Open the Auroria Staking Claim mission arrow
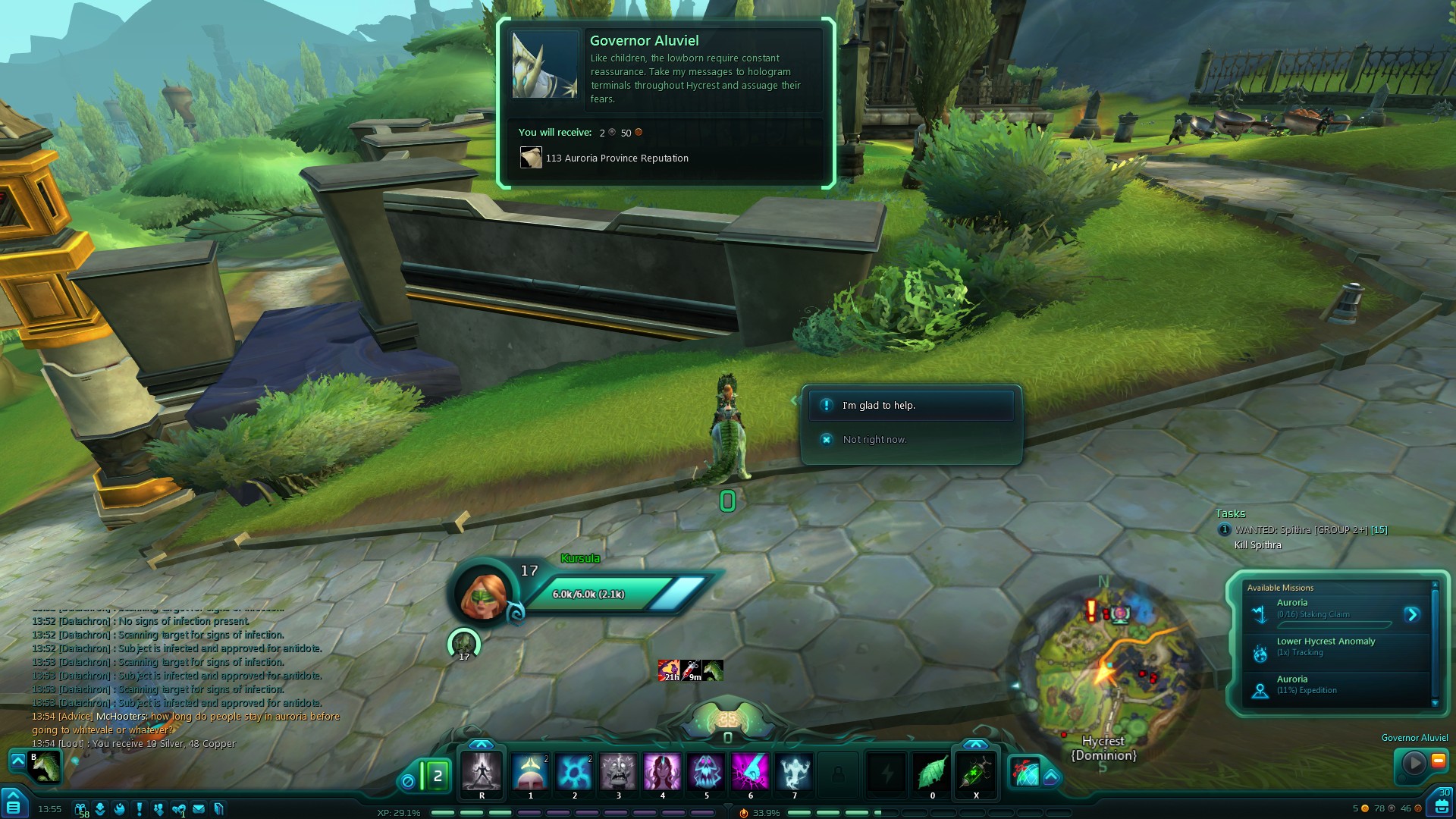Screen dimensions: 1456x819 [x=1411, y=614]
